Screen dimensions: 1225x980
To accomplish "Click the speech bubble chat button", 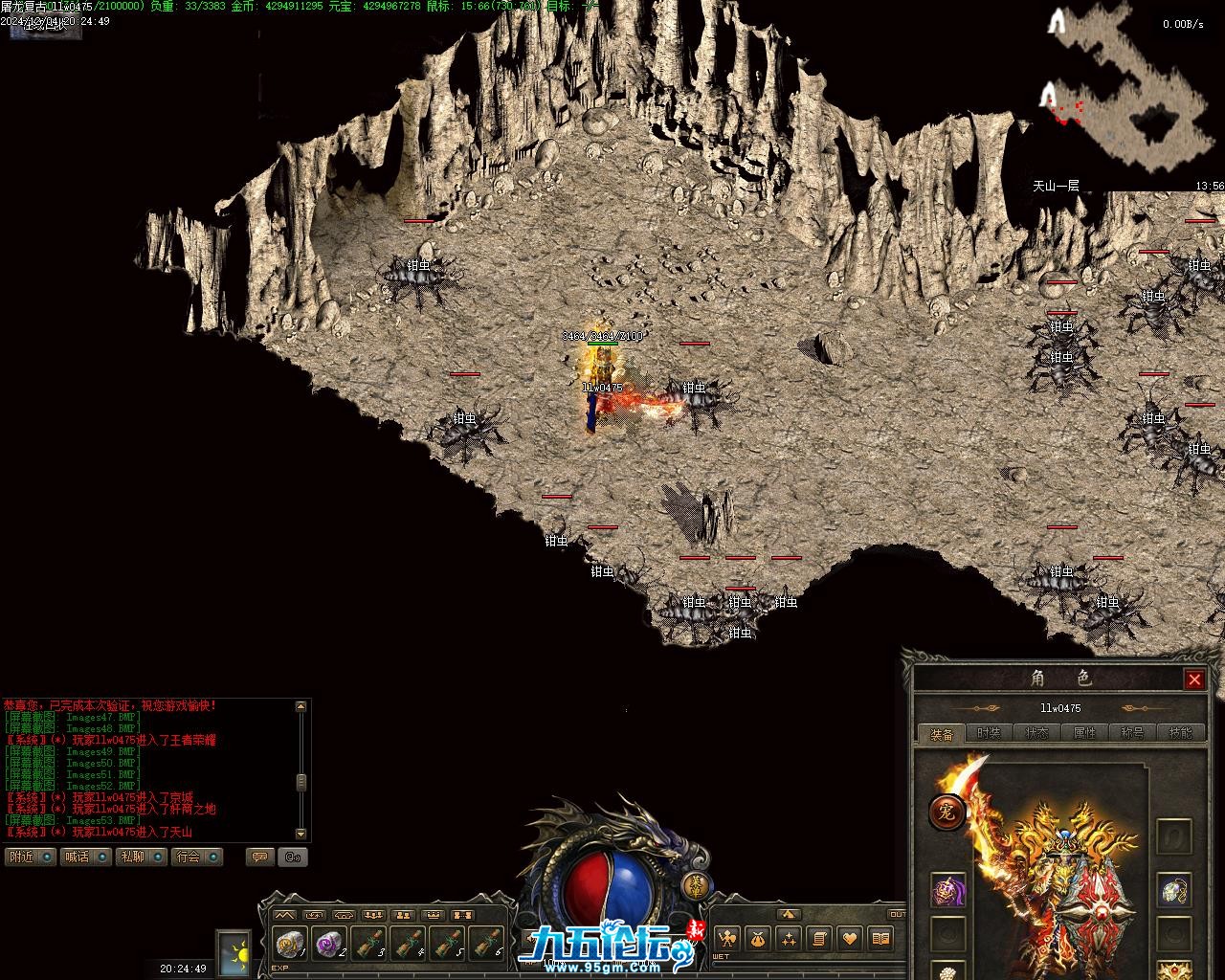I will click(258, 857).
